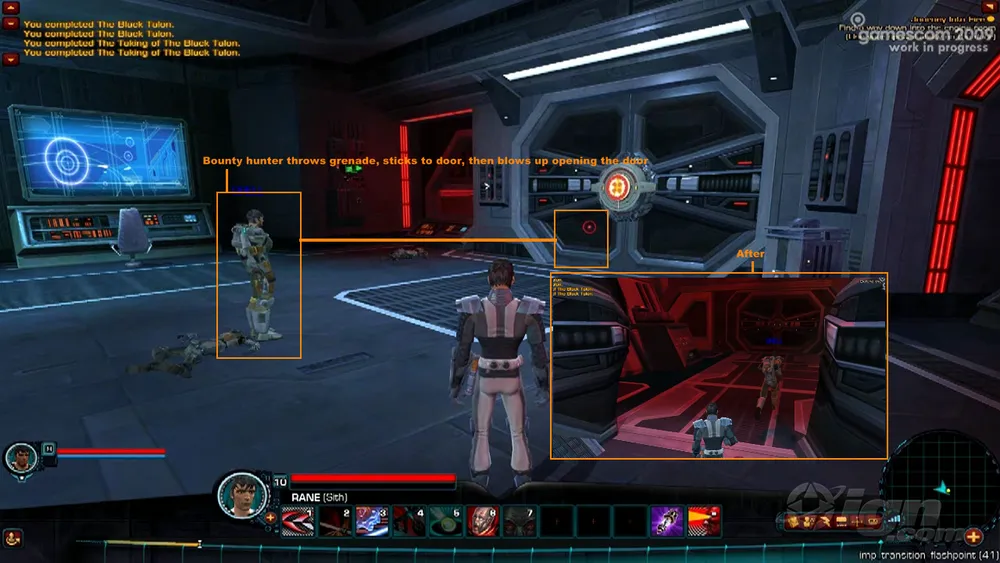Activate the dark mask ability in slot 7
The width and height of the screenshot is (1000, 563).
[519, 521]
